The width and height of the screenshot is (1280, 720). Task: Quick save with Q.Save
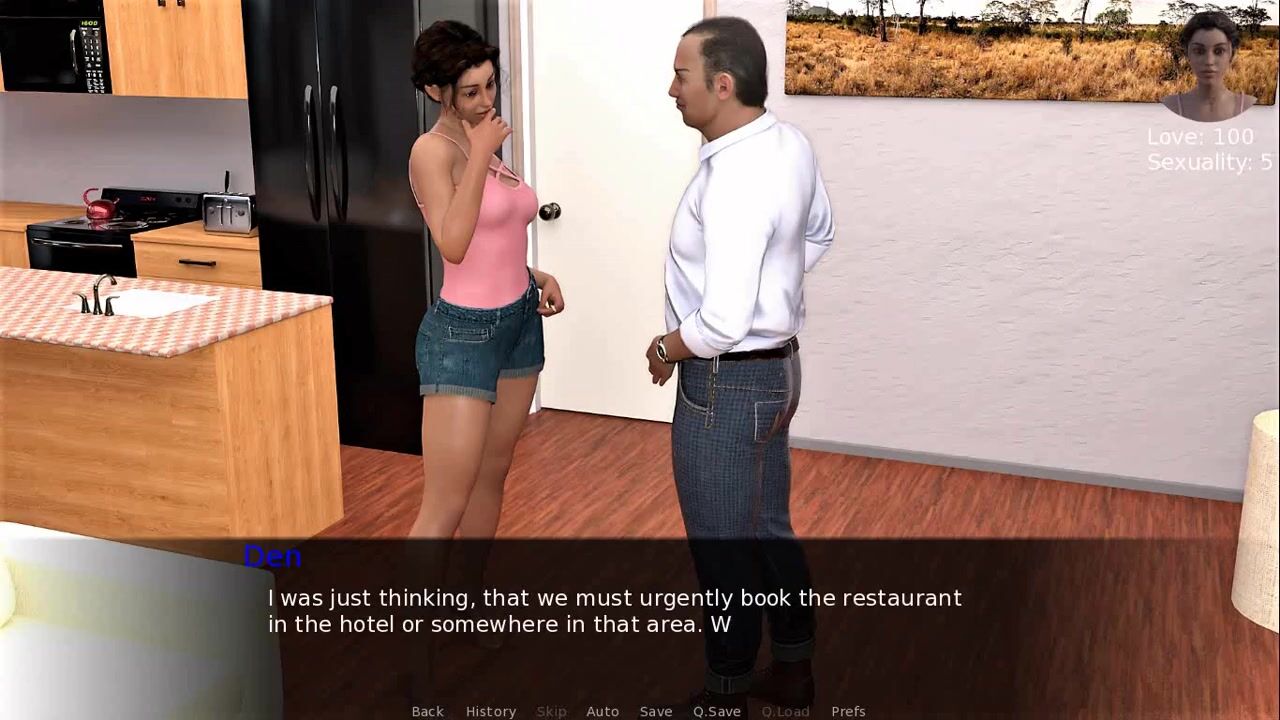pyautogui.click(x=717, y=711)
